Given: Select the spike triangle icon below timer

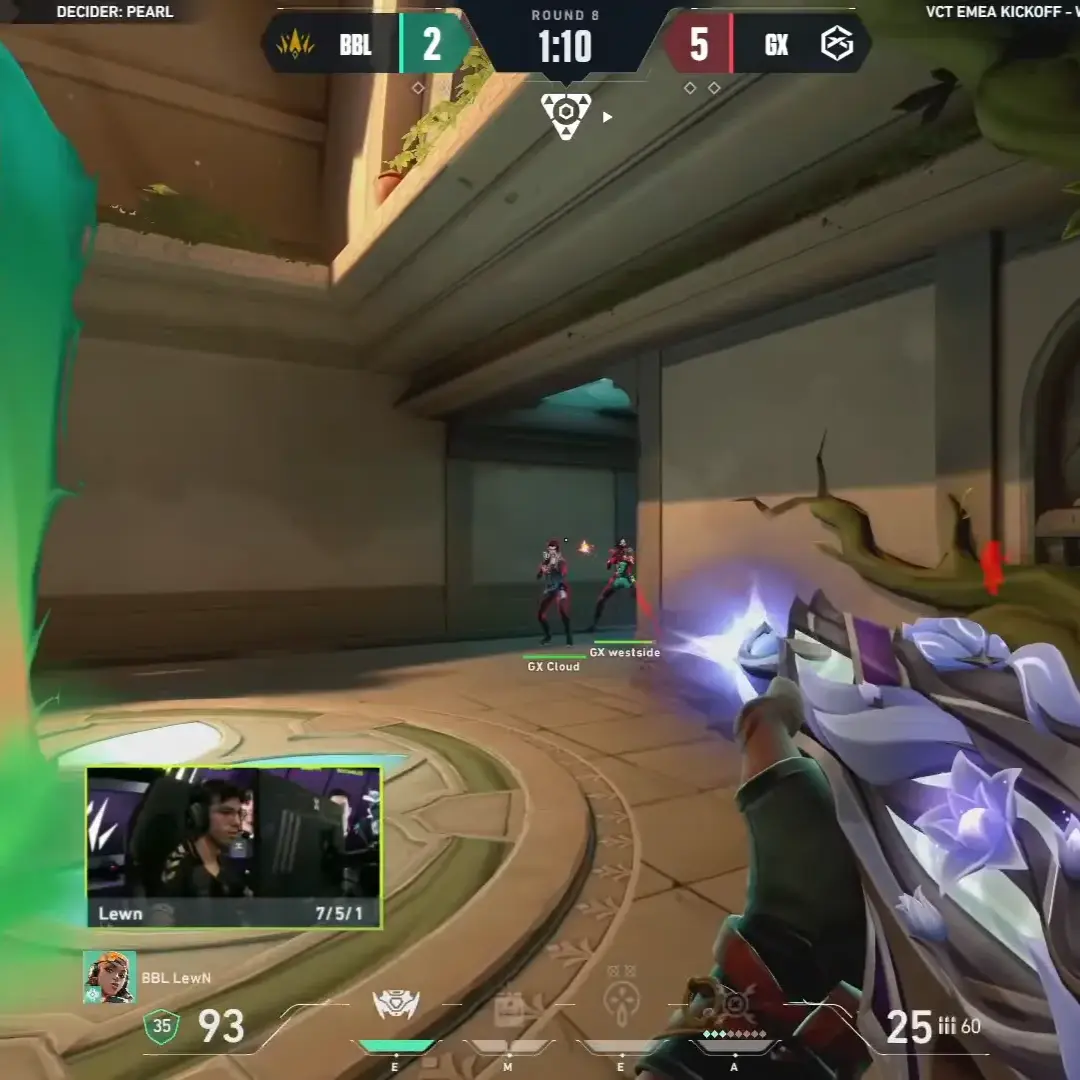Looking at the screenshot, I should point(566,116).
